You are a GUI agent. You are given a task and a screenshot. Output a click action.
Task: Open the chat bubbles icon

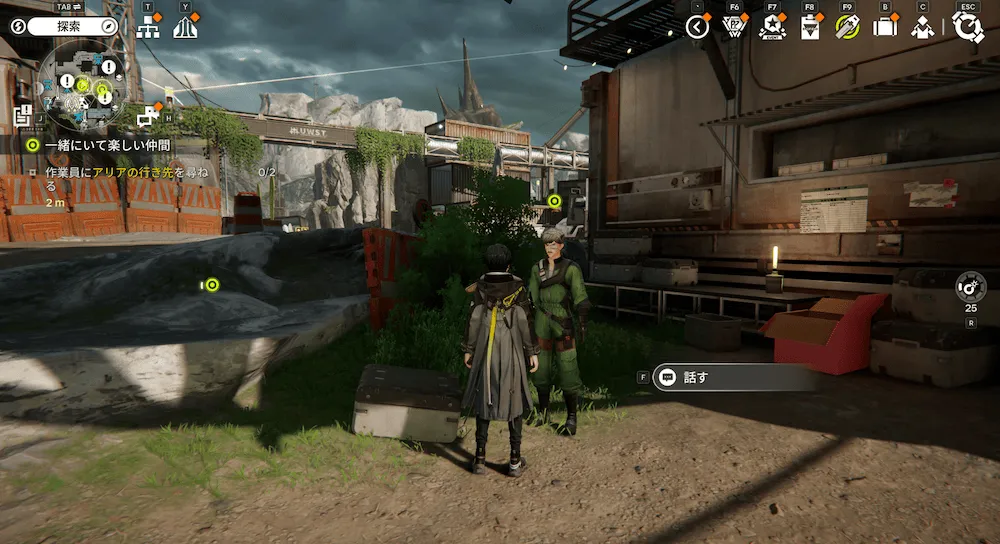pyautogui.click(x=148, y=116)
